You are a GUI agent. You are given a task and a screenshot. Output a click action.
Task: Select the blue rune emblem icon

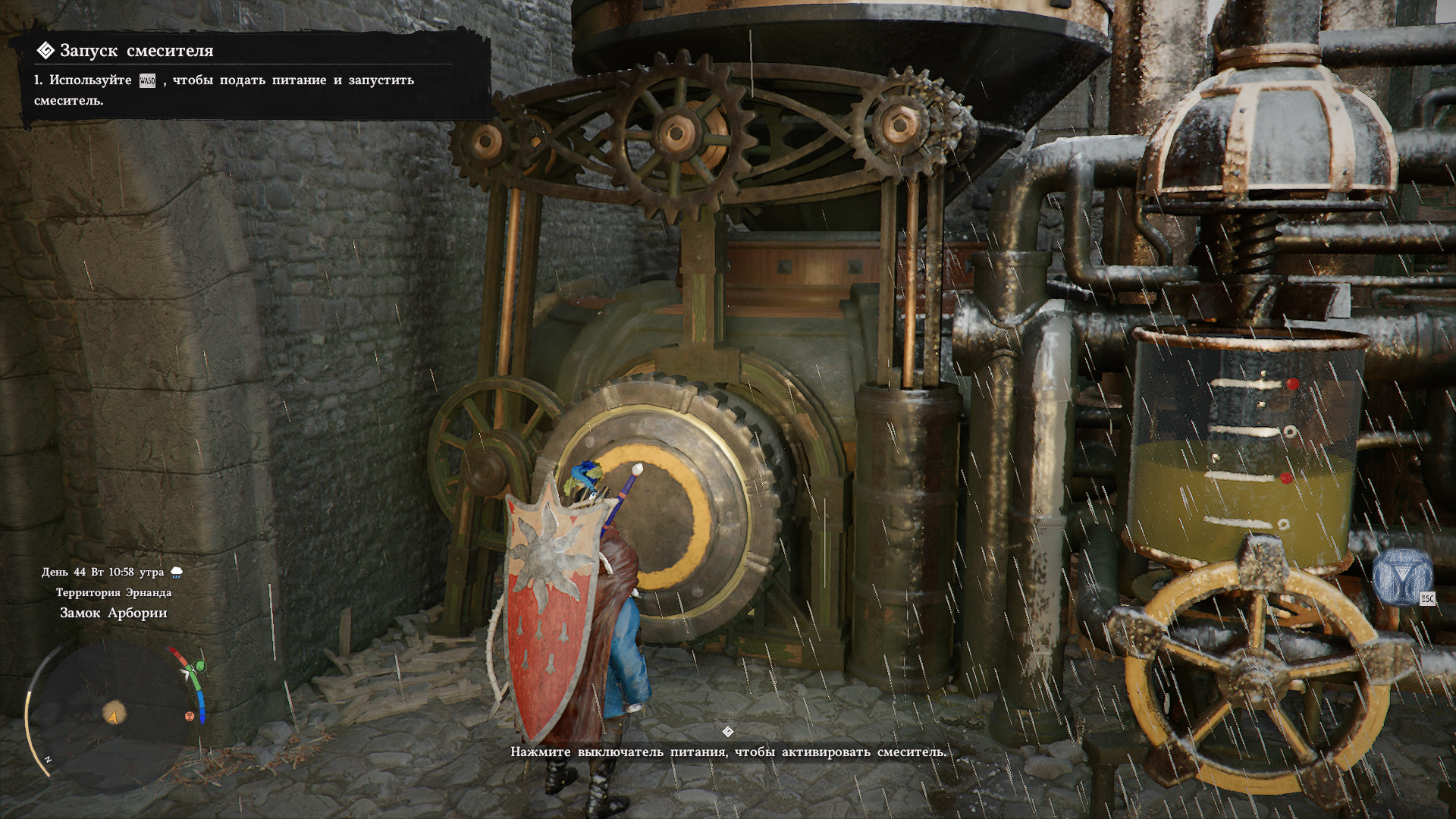click(x=1401, y=578)
